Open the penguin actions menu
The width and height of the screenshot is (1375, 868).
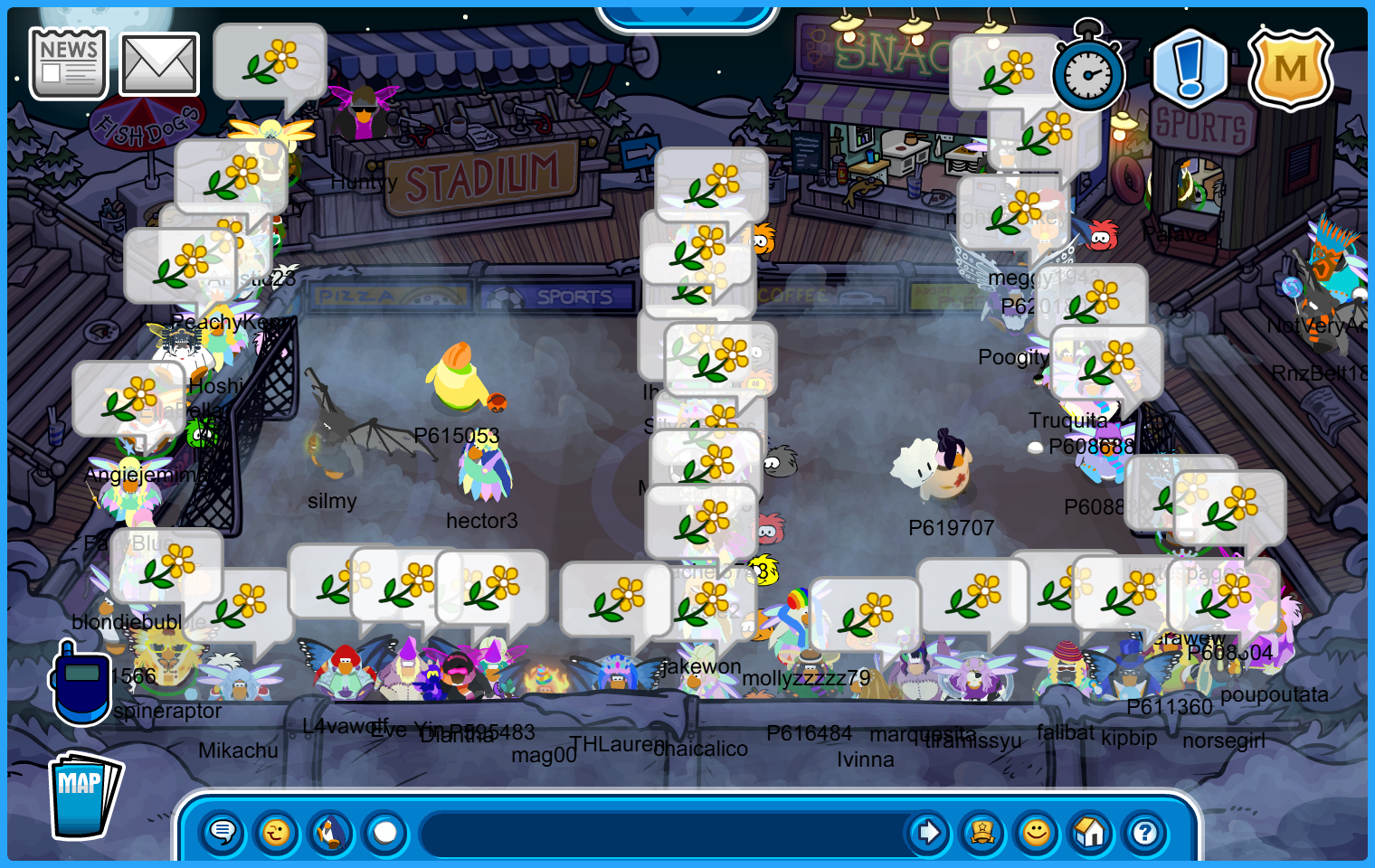[x=331, y=832]
